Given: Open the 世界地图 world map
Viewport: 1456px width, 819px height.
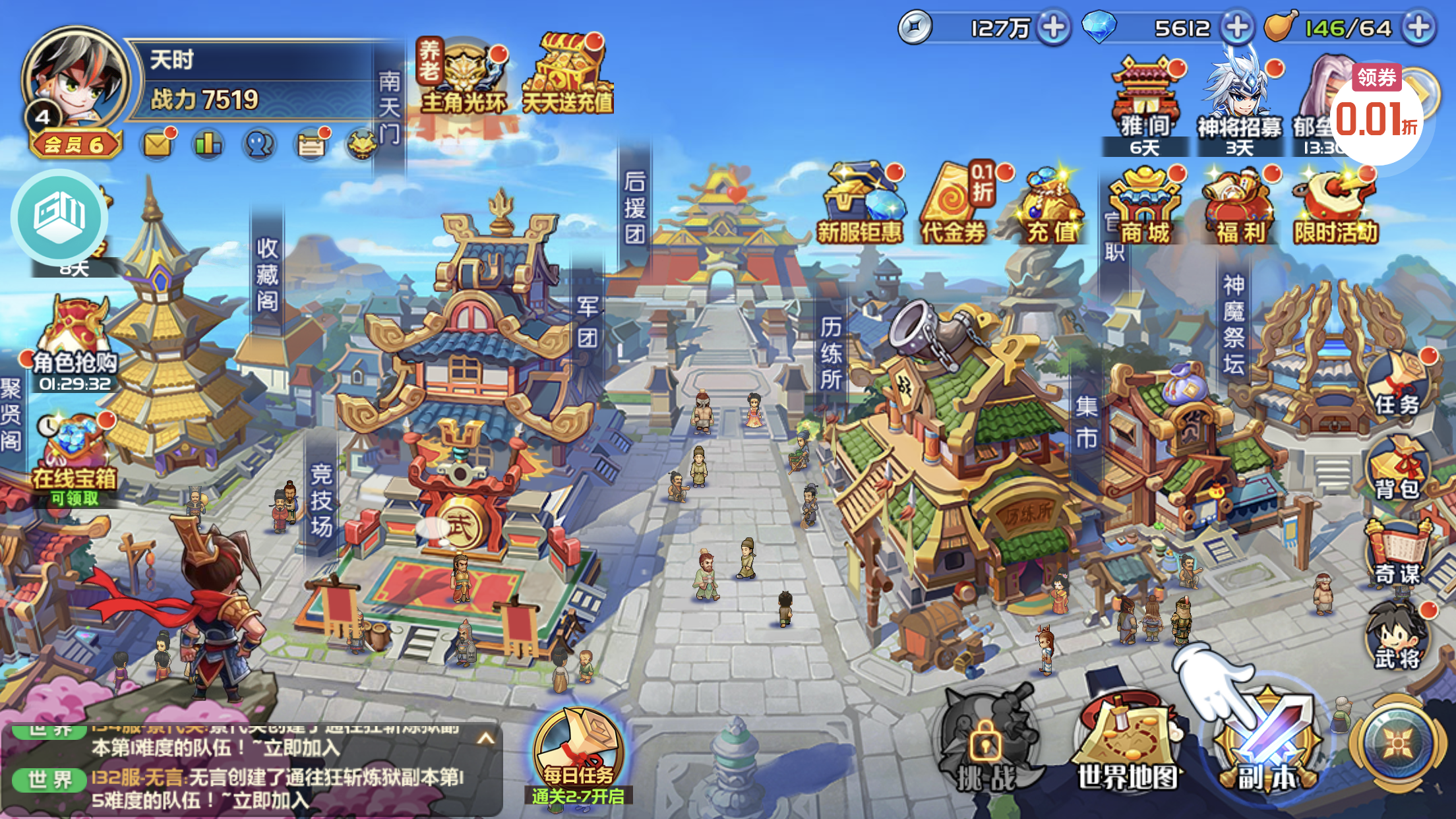Looking at the screenshot, I should click(x=1127, y=745).
